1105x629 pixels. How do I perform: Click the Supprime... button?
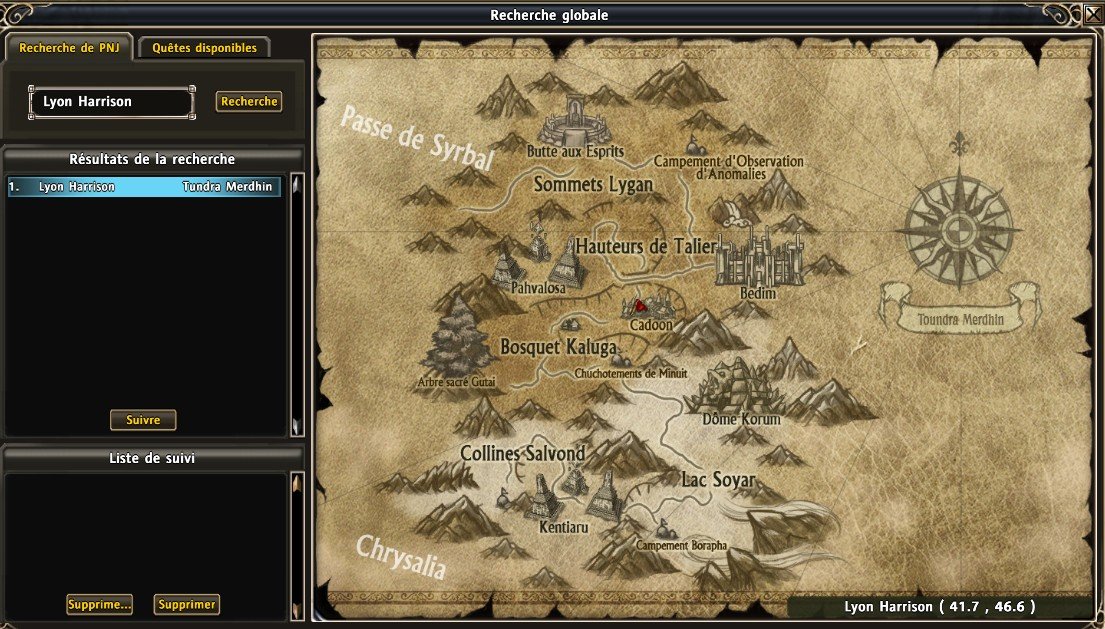click(100, 605)
